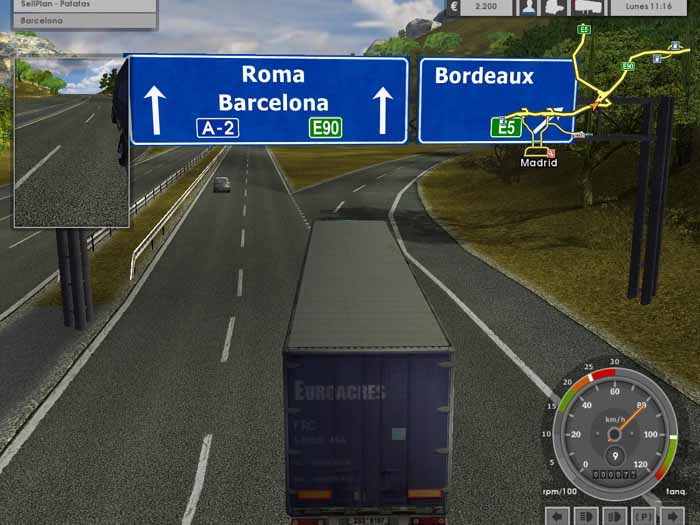Screen dimensions: 700x525
Task: Click the Madrid marker on the route map
Action: point(539,161)
